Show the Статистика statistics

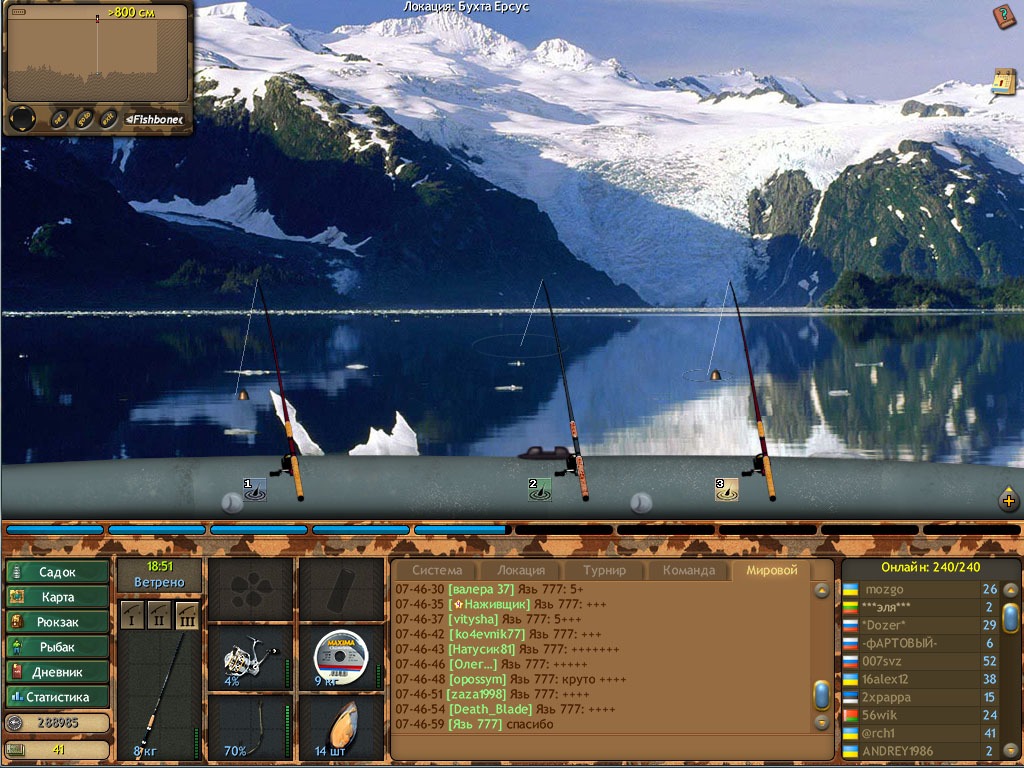click(x=57, y=697)
